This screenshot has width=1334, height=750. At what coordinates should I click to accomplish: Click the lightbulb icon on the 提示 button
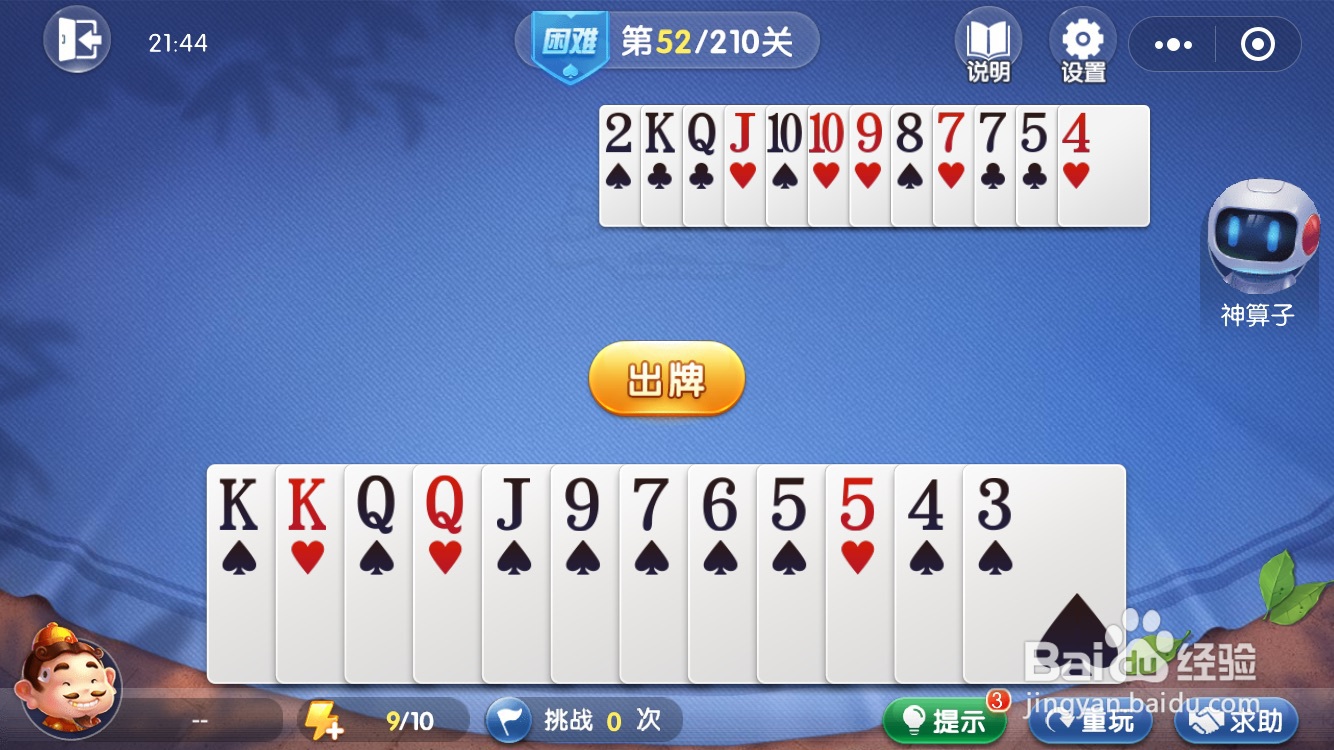pos(912,720)
